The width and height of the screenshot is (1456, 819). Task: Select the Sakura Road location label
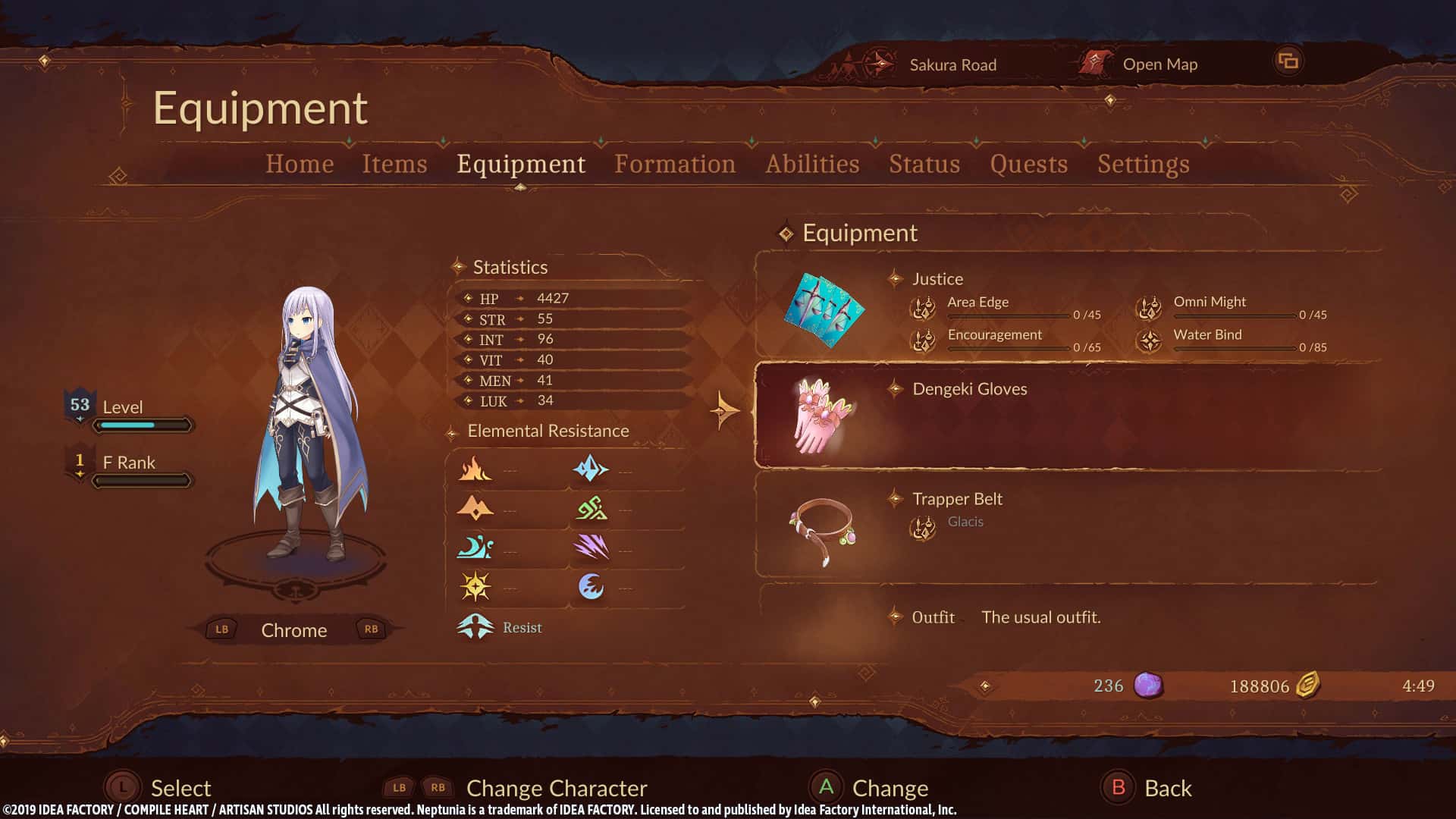coord(952,64)
